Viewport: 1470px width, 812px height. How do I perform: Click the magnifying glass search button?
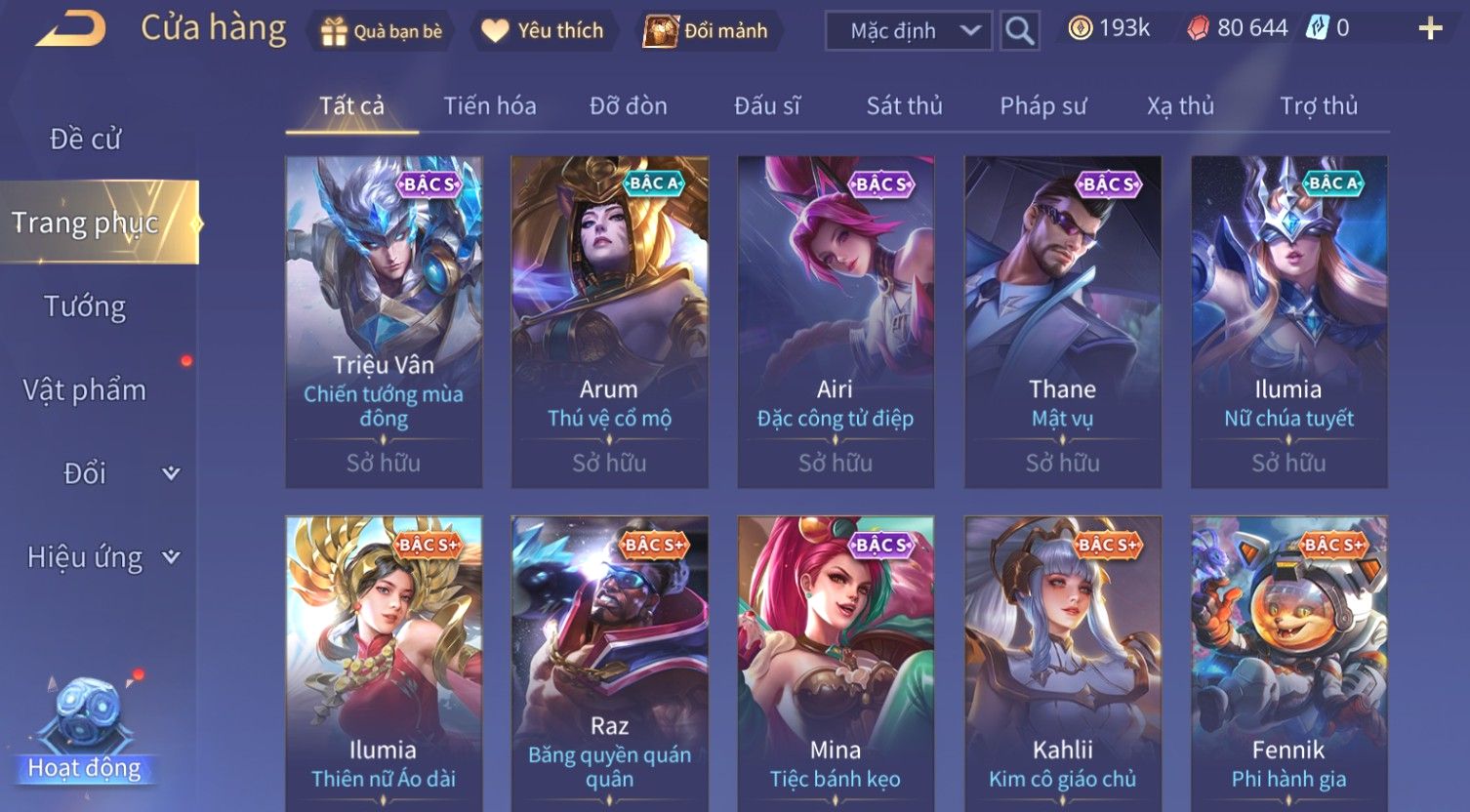(1019, 31)
